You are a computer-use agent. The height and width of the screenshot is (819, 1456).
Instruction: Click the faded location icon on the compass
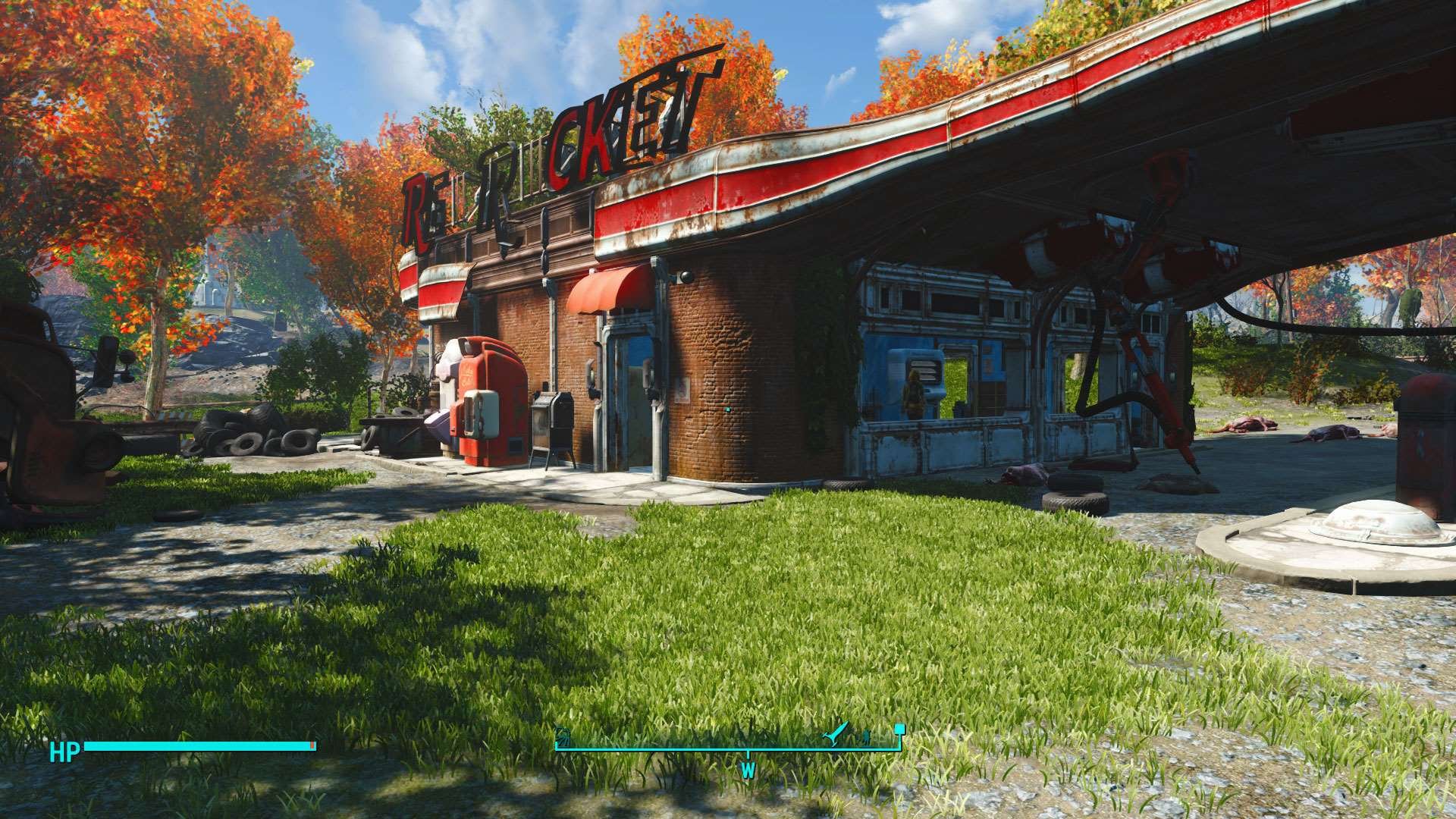coord(563,736)
